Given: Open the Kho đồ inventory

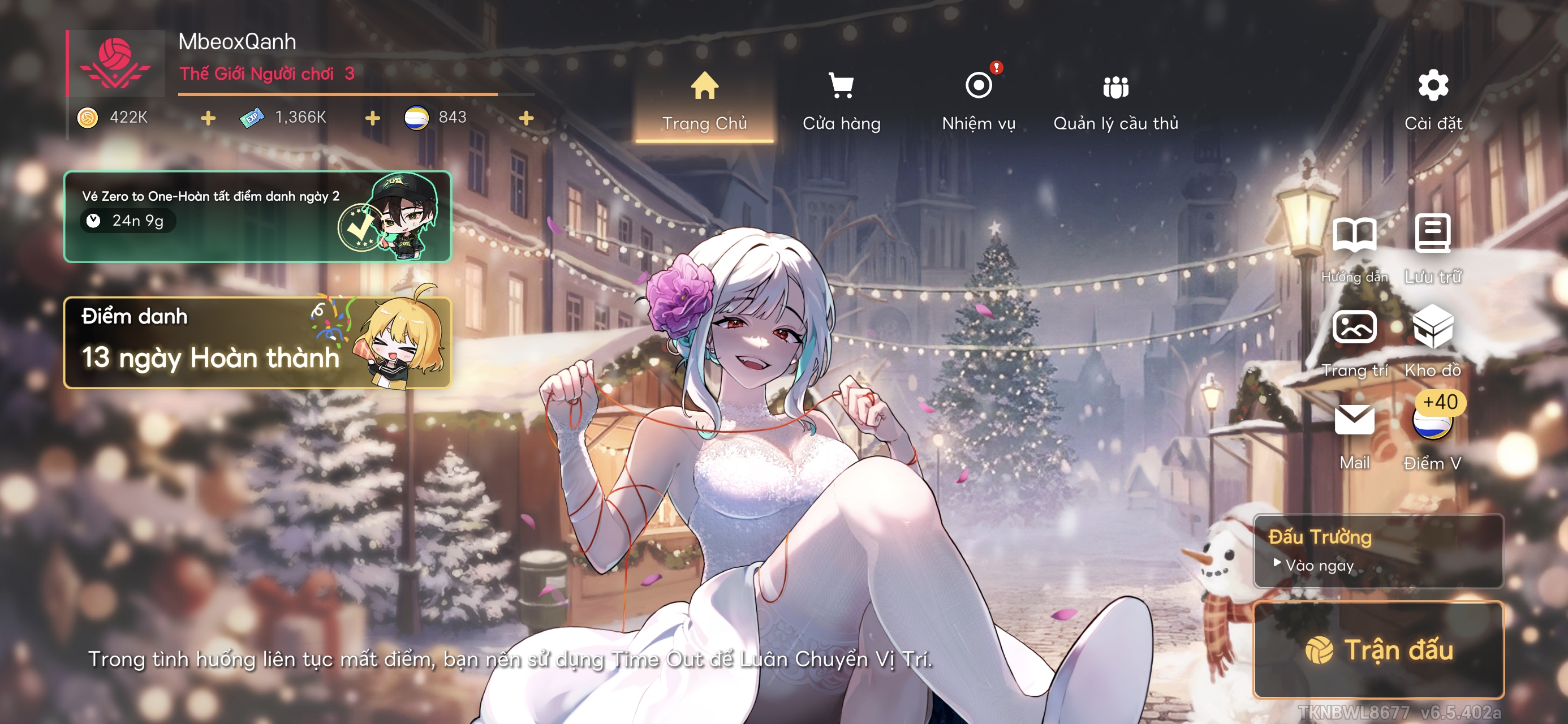Looking at the screenshot, I should [1433, 341].
